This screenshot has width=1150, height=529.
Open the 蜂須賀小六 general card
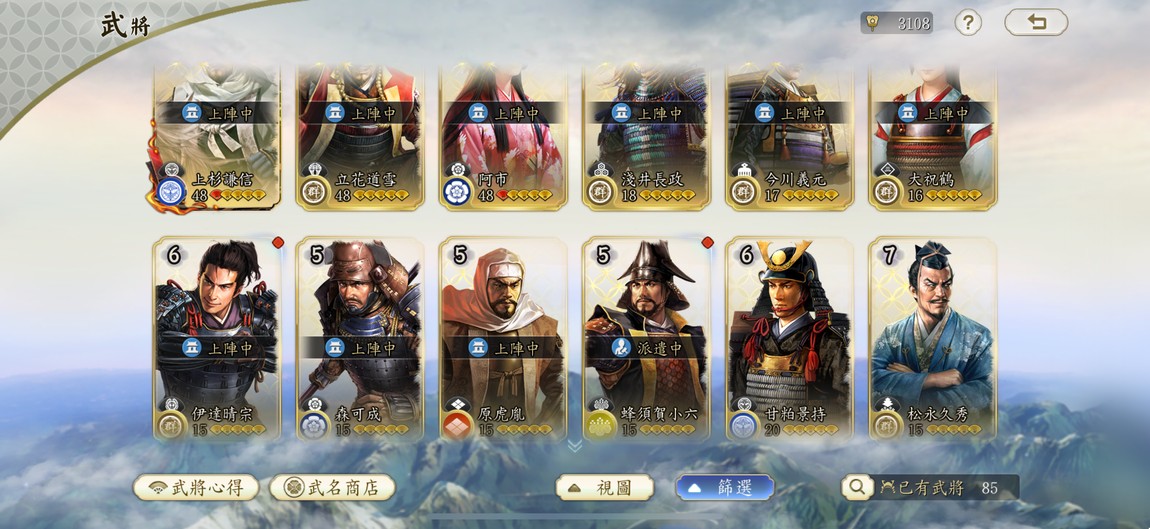tap(646, 338)
